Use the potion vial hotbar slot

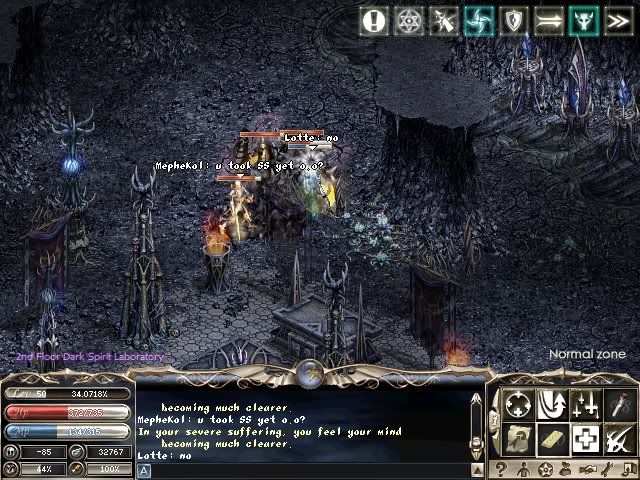(620, 404)
